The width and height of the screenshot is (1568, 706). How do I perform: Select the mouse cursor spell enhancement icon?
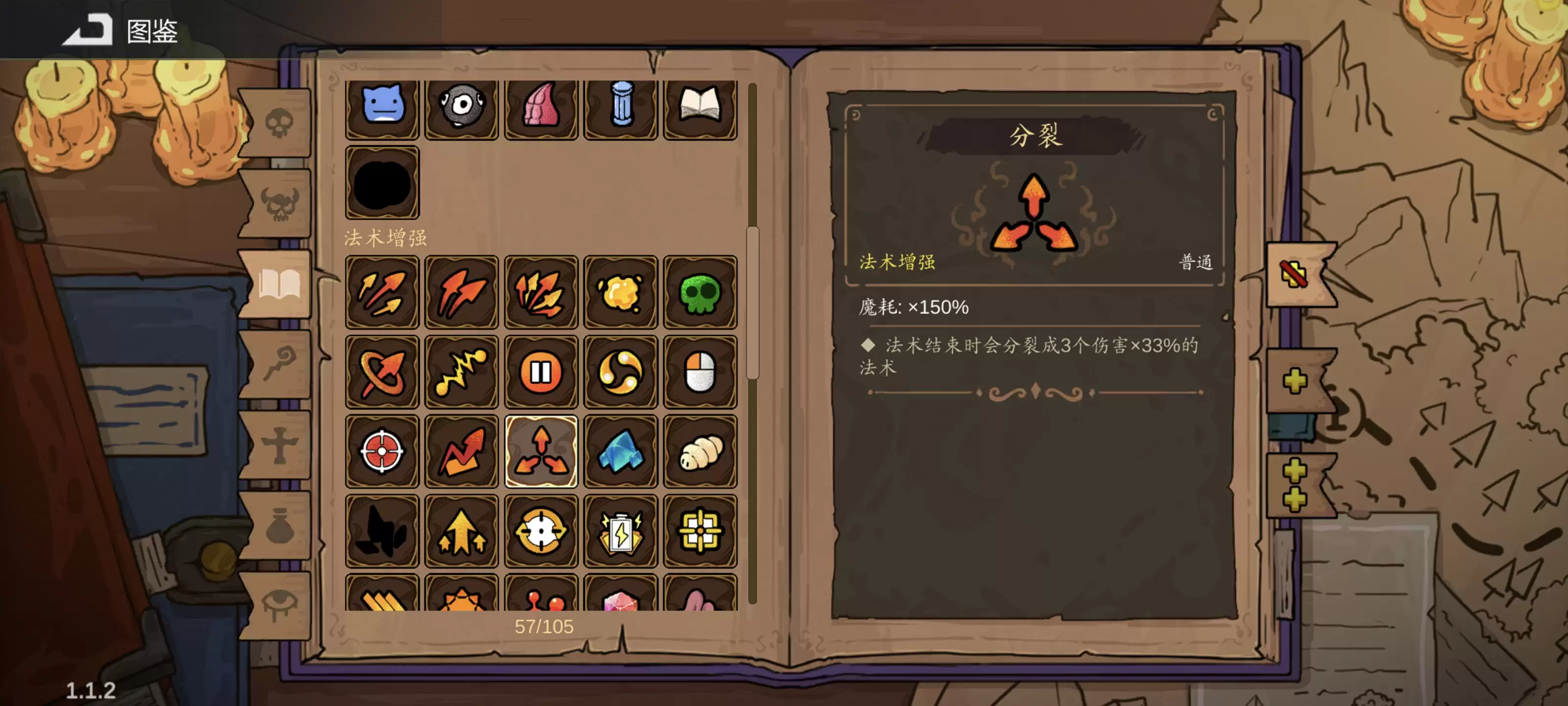pos(700,372)
